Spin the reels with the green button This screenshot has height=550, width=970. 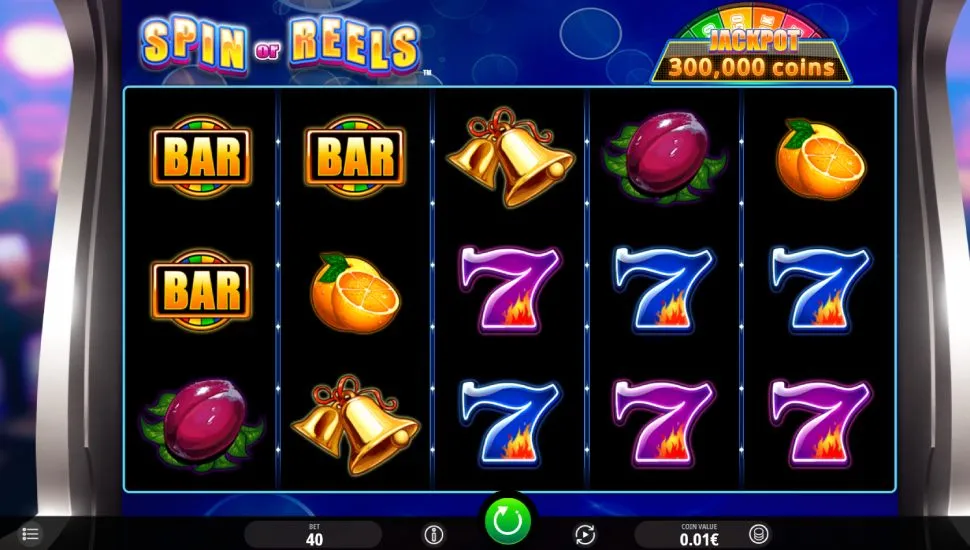tap(507, 521)
